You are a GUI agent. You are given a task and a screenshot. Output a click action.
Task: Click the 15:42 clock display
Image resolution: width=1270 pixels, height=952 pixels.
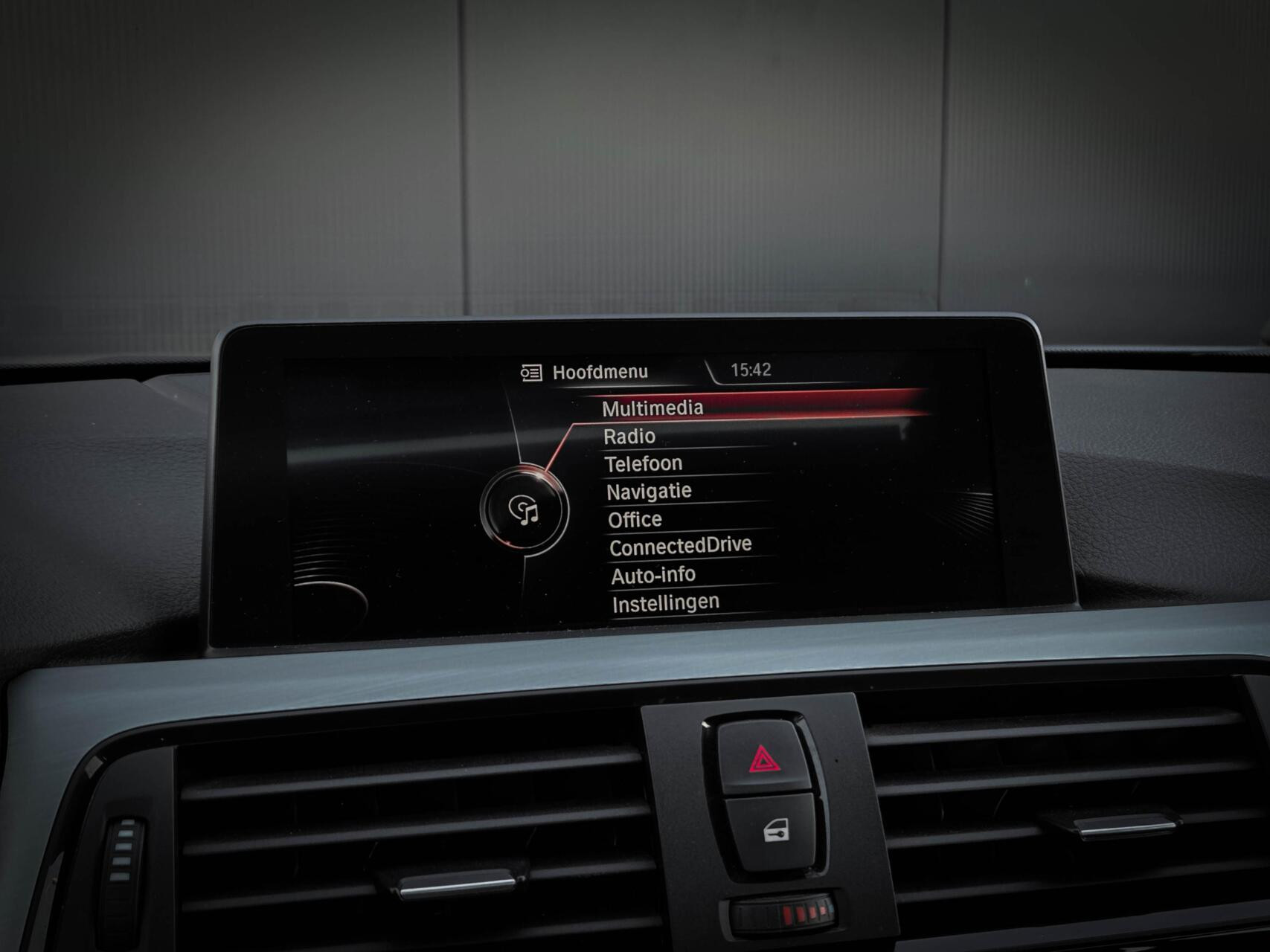click(x=753, y=367)
